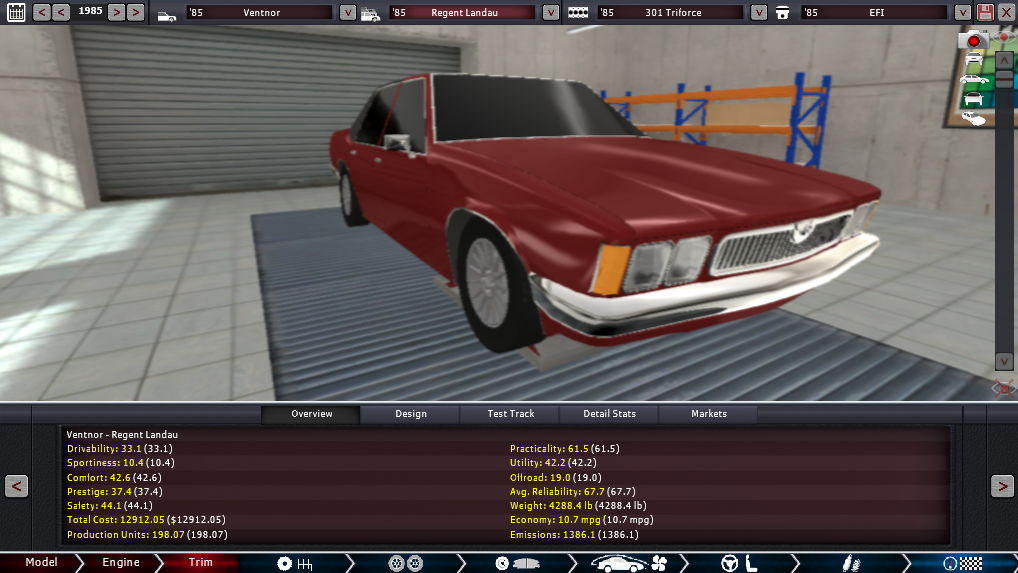1018x573 pixels.
Task: Go to the Engine section
Action: (121, 563)
